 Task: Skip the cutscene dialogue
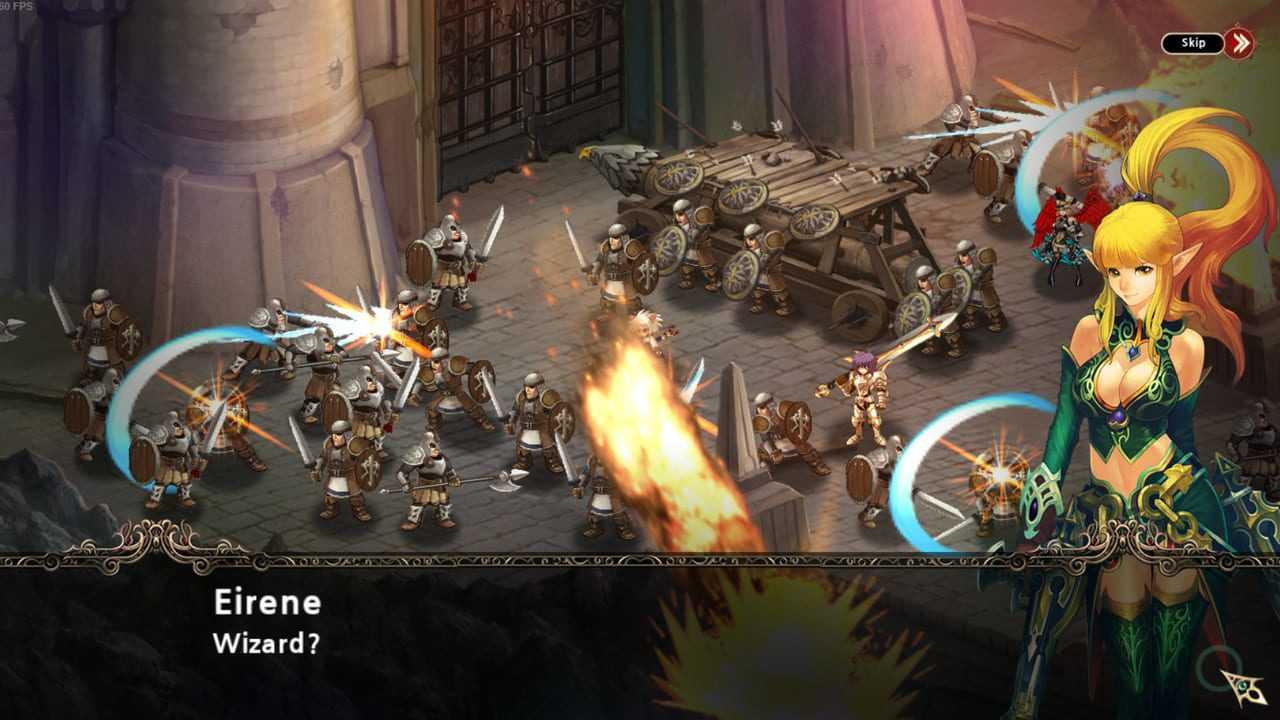[1206, 43]
